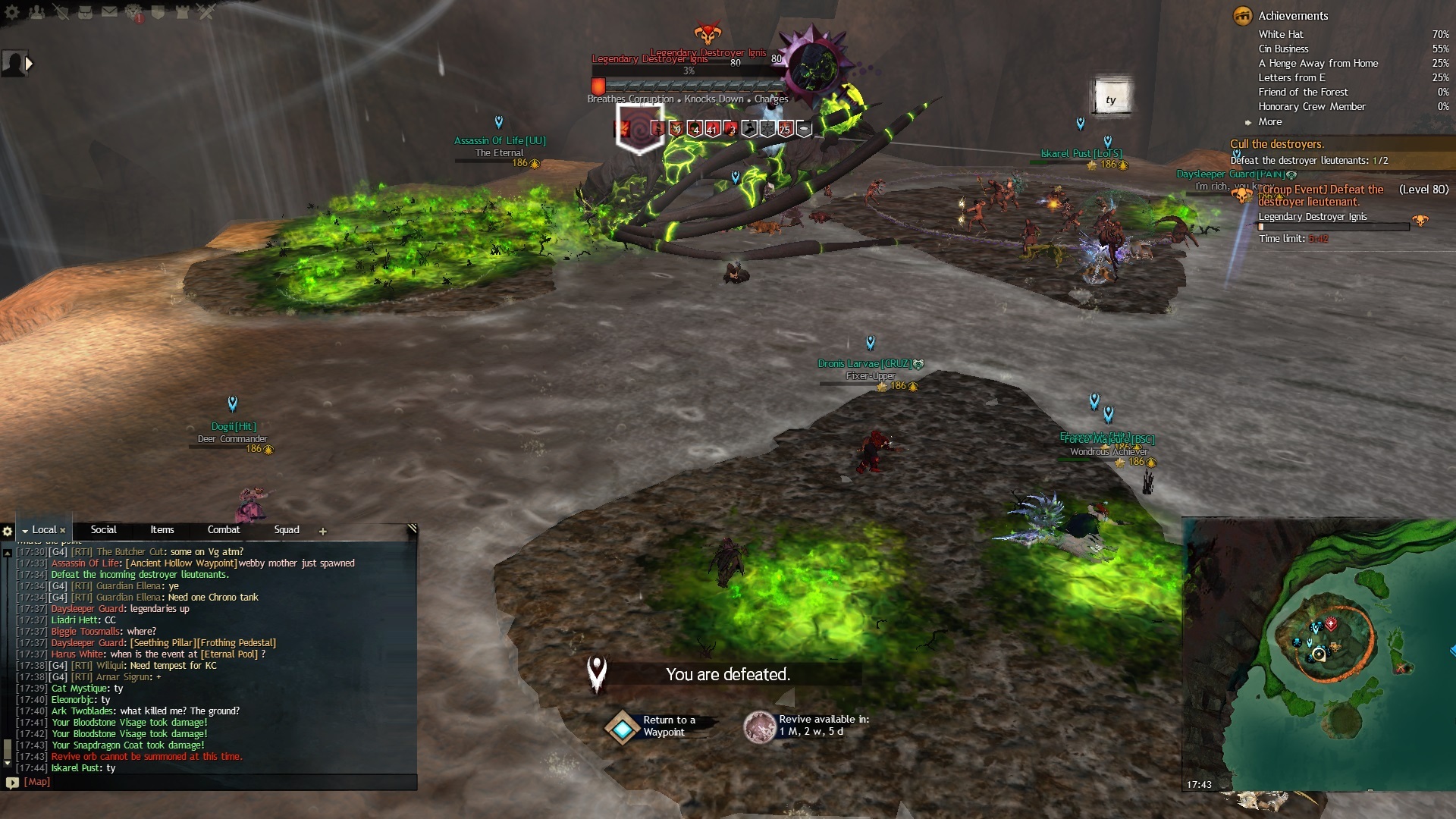Open the mail envelope icon

click(109, 12)
